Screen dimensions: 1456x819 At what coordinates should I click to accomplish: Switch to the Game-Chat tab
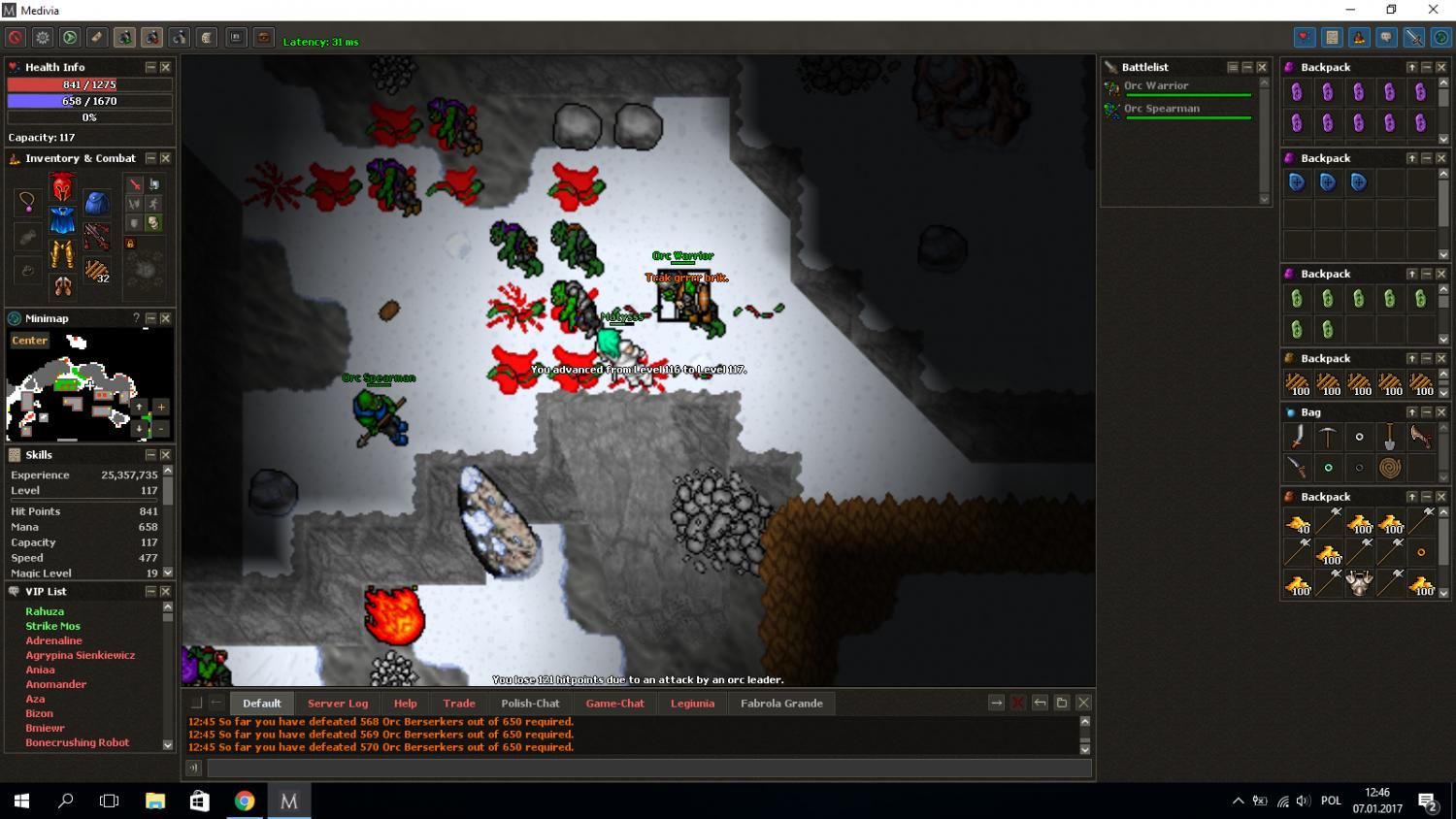point(614,704)
